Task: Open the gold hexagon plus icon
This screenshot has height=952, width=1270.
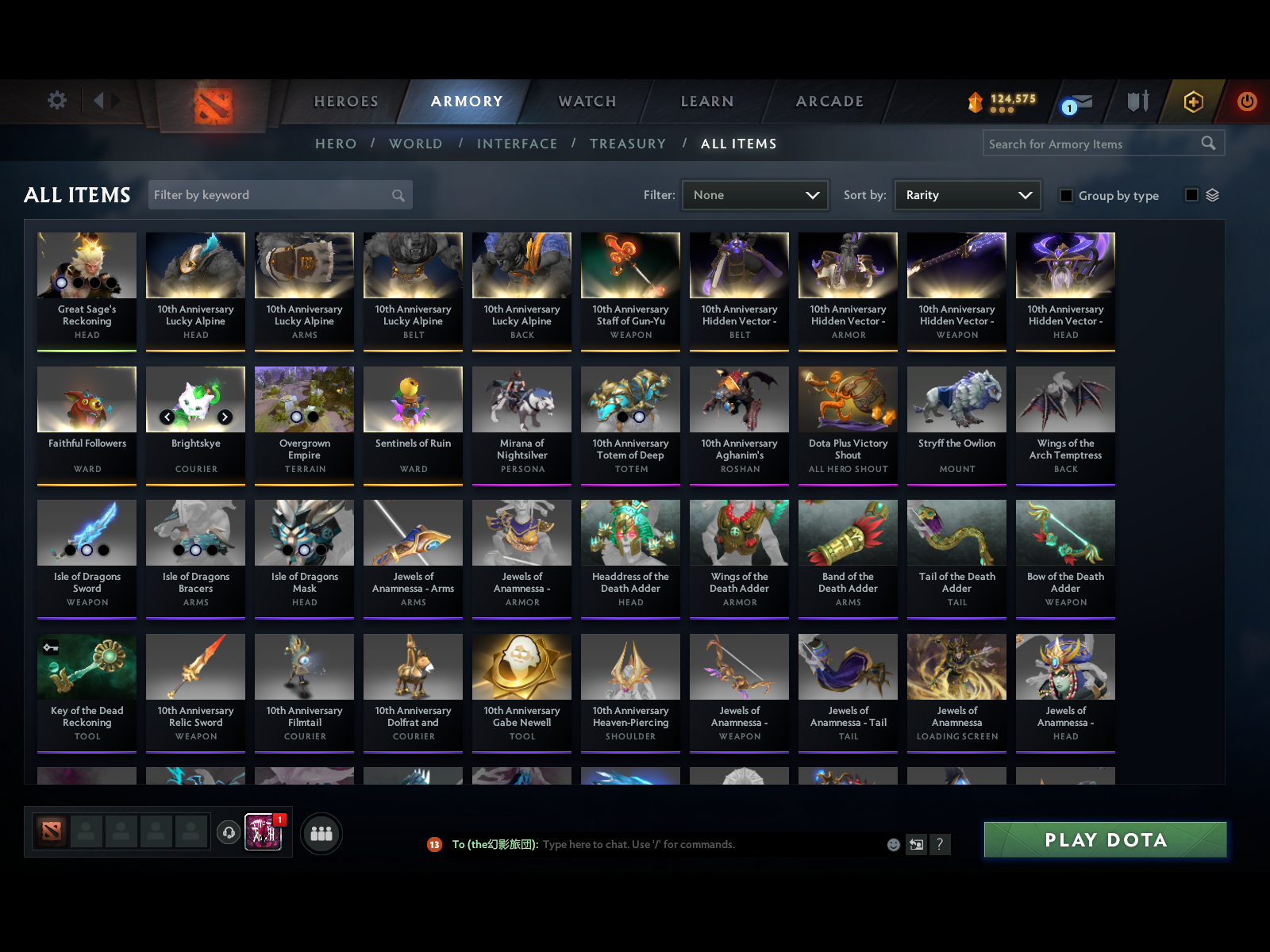Action: pos(1192,102)
